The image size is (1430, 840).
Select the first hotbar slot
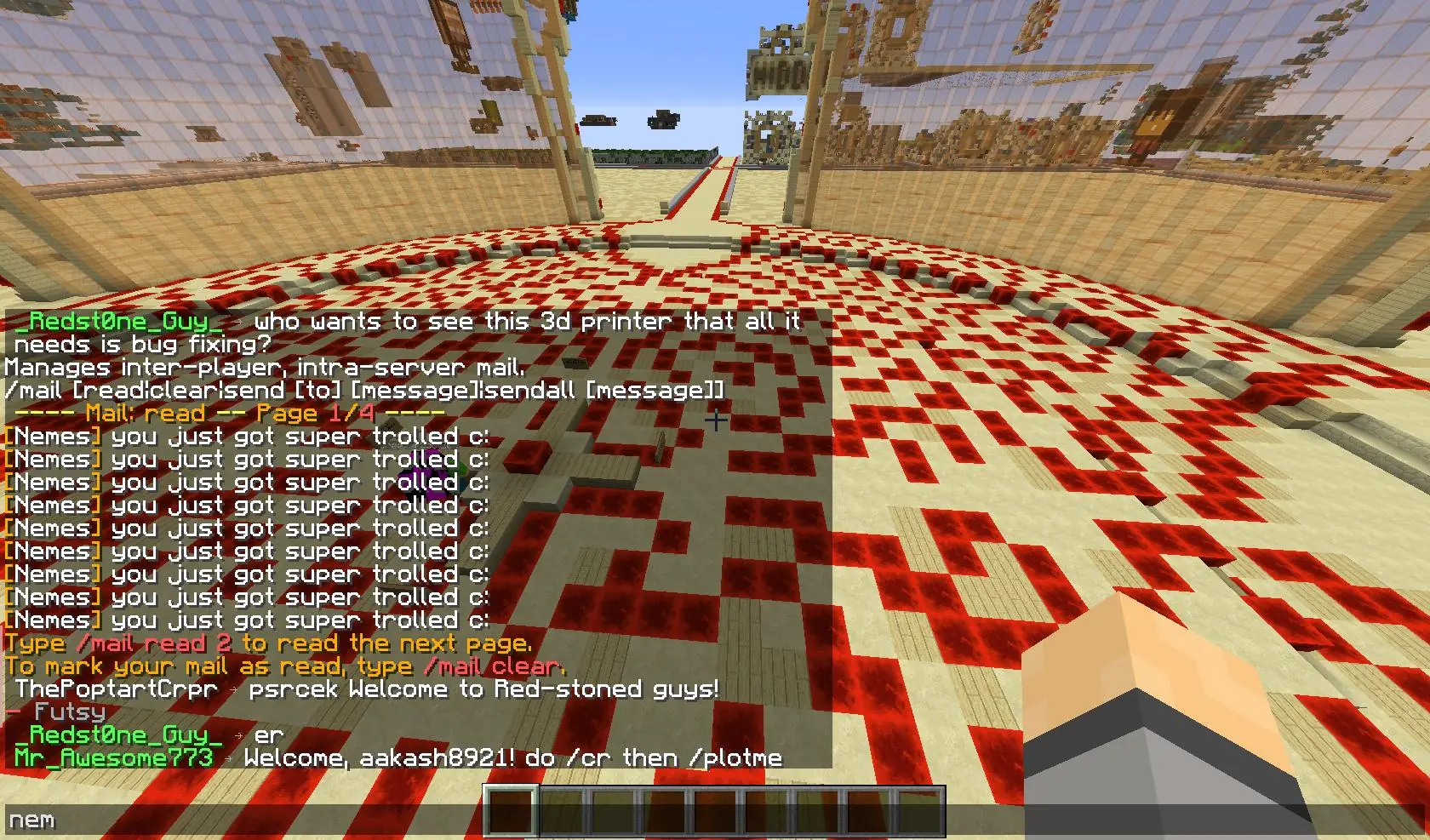coord(511,809)
